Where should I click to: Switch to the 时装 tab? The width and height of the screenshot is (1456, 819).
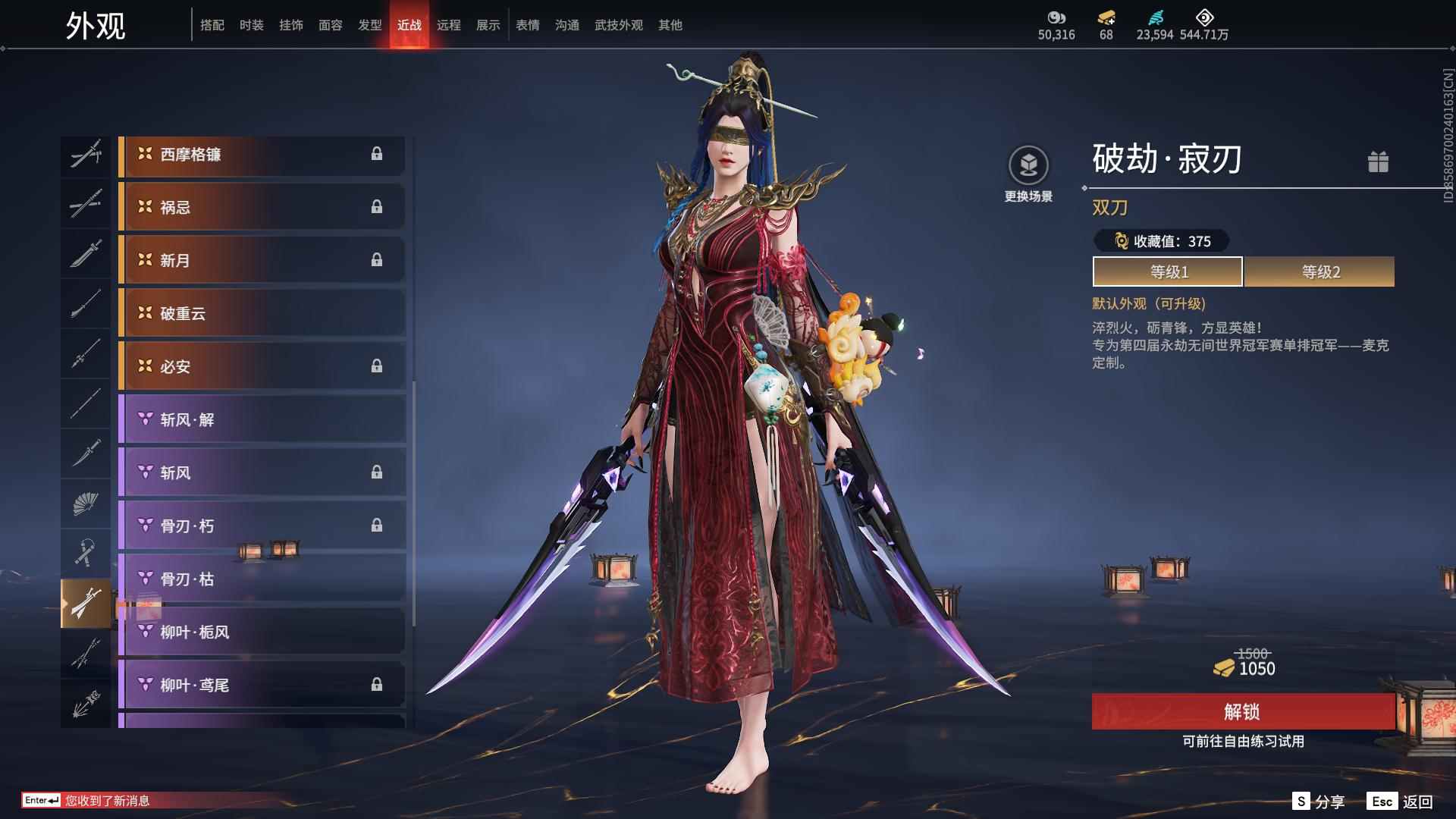(251, 24)
